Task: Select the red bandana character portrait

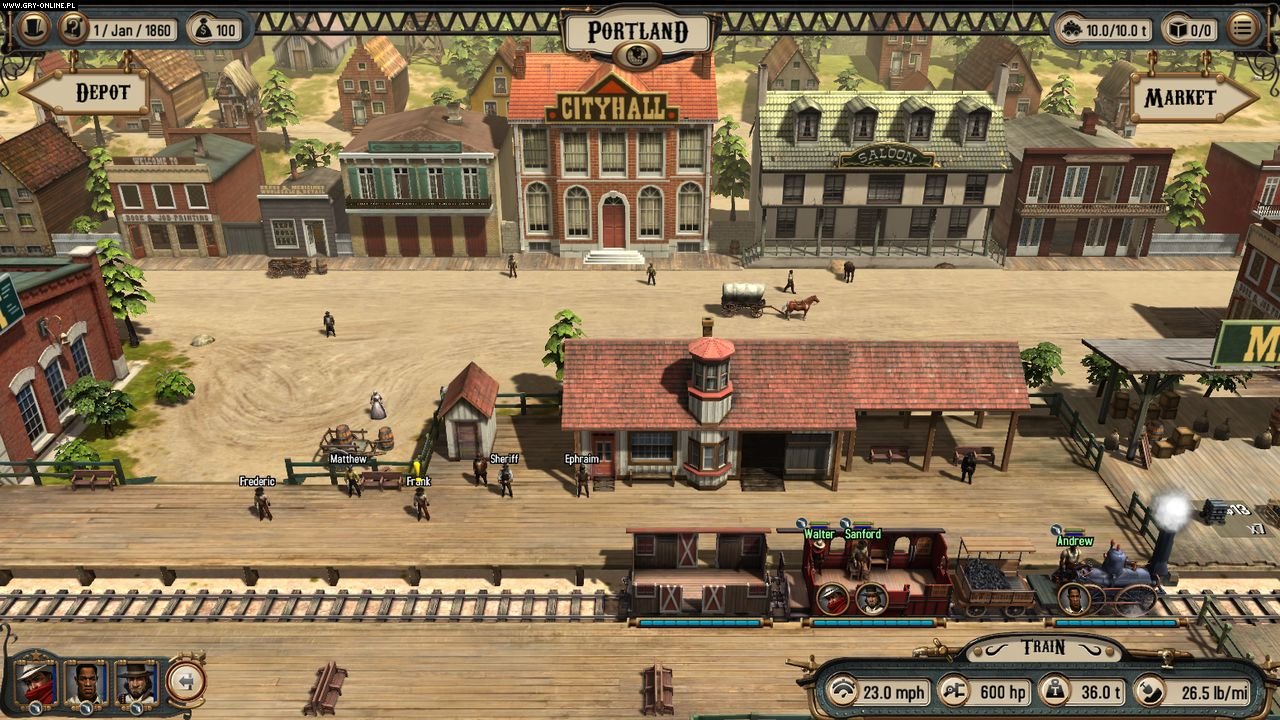Action: pyautogui.click(x=36, y=681)
